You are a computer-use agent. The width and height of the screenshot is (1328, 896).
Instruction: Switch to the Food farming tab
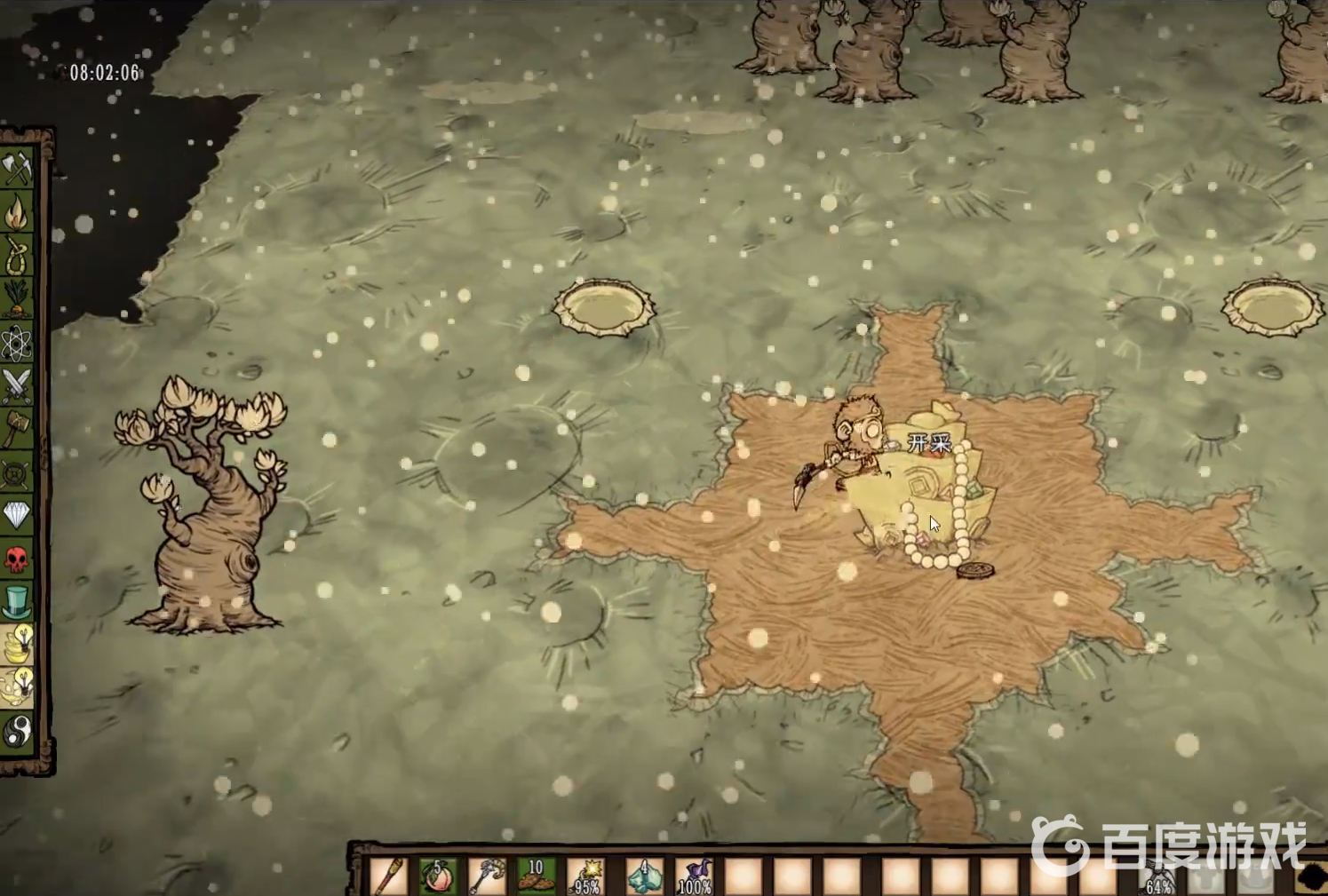pyautogui.click(x=17, y=299)
